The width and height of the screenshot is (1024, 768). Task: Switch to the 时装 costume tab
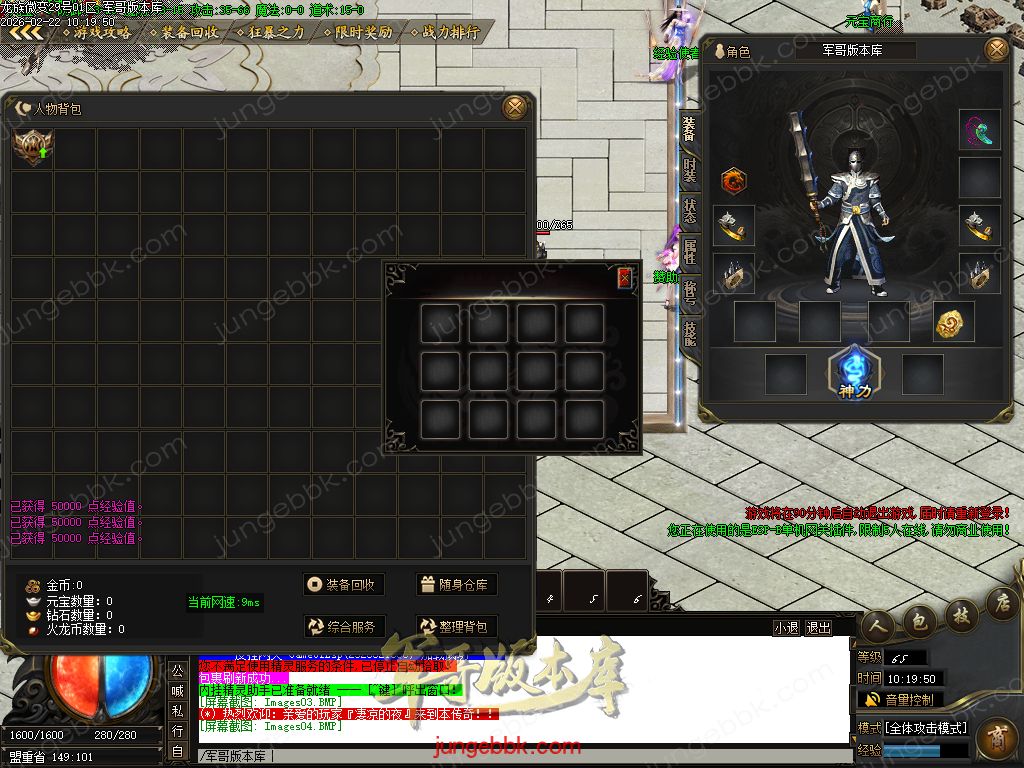pos(690,169)
